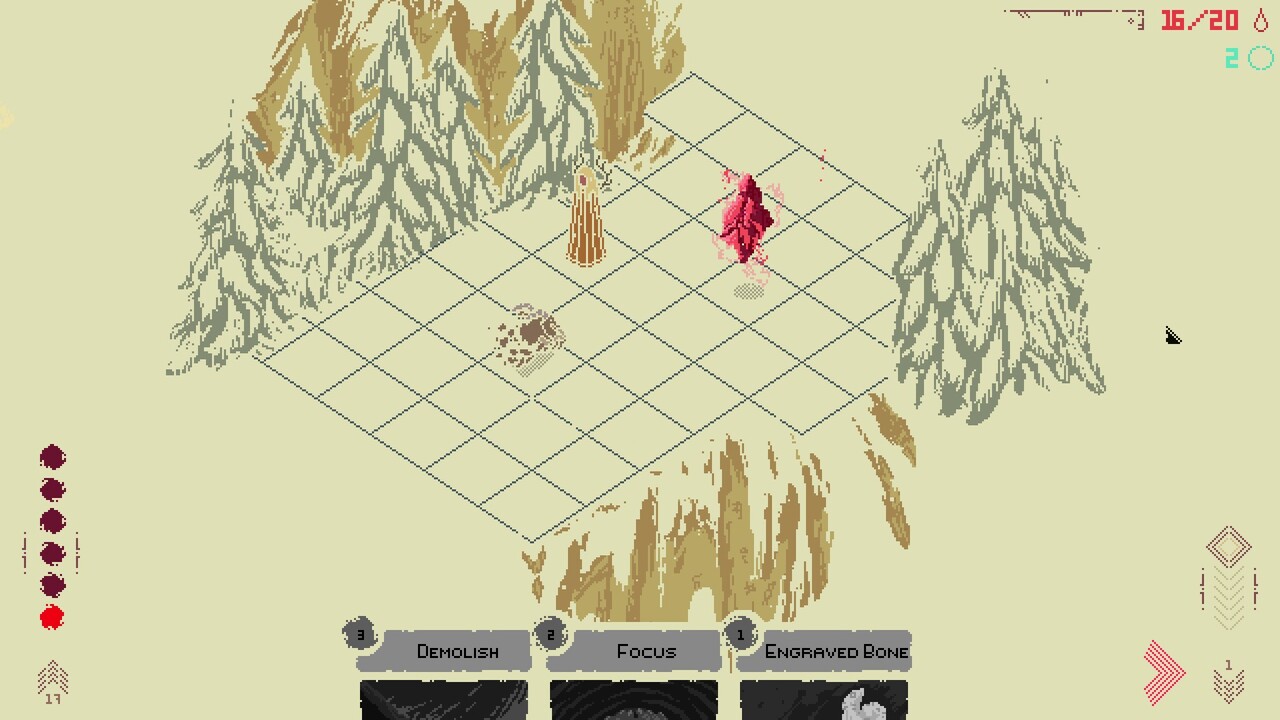Open the draw pile showing 17 cards
This screenshot has height=720, width=1280.
tap(52, 682)
